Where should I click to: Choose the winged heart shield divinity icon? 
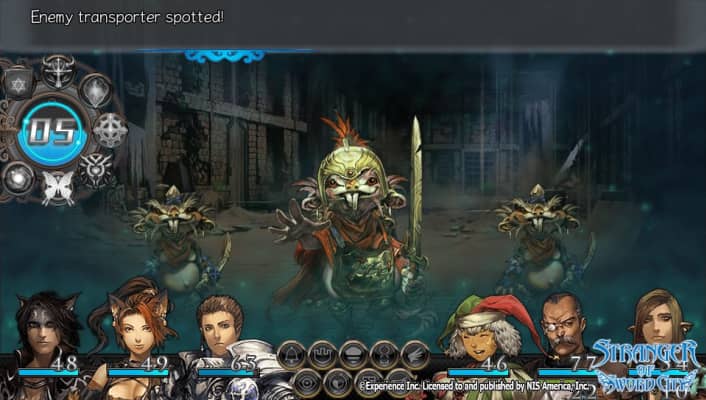pos(94,170)
